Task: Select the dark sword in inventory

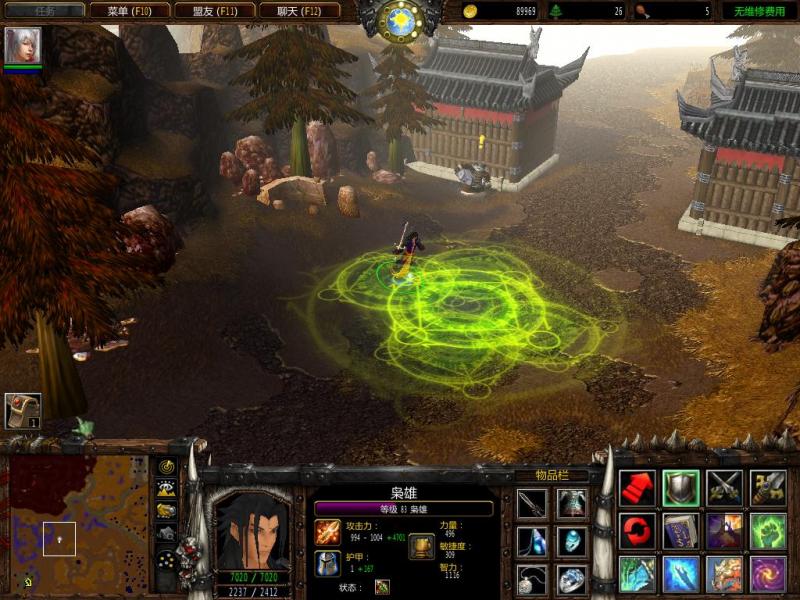Action: (x=532, y=503)
